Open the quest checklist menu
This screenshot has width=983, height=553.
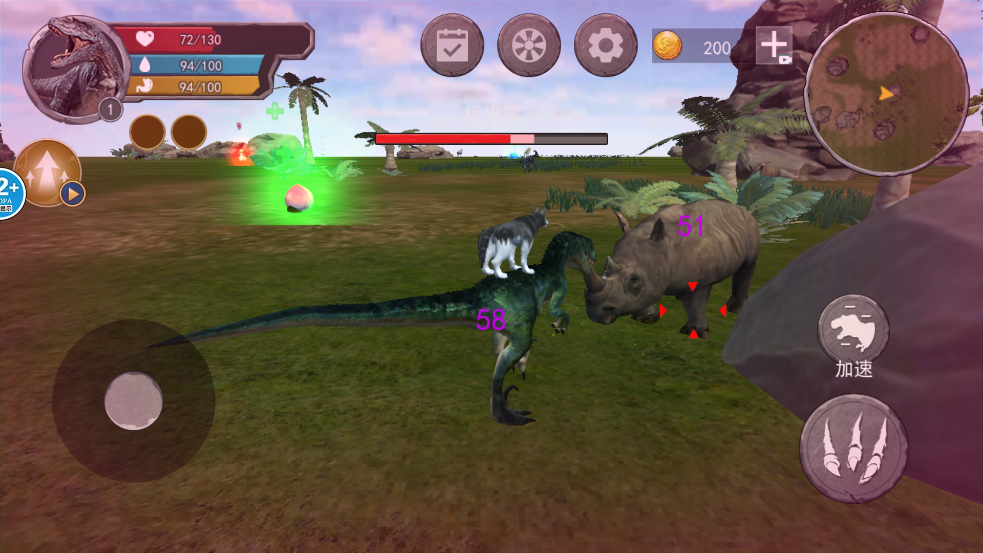click(x=452, y=45)
